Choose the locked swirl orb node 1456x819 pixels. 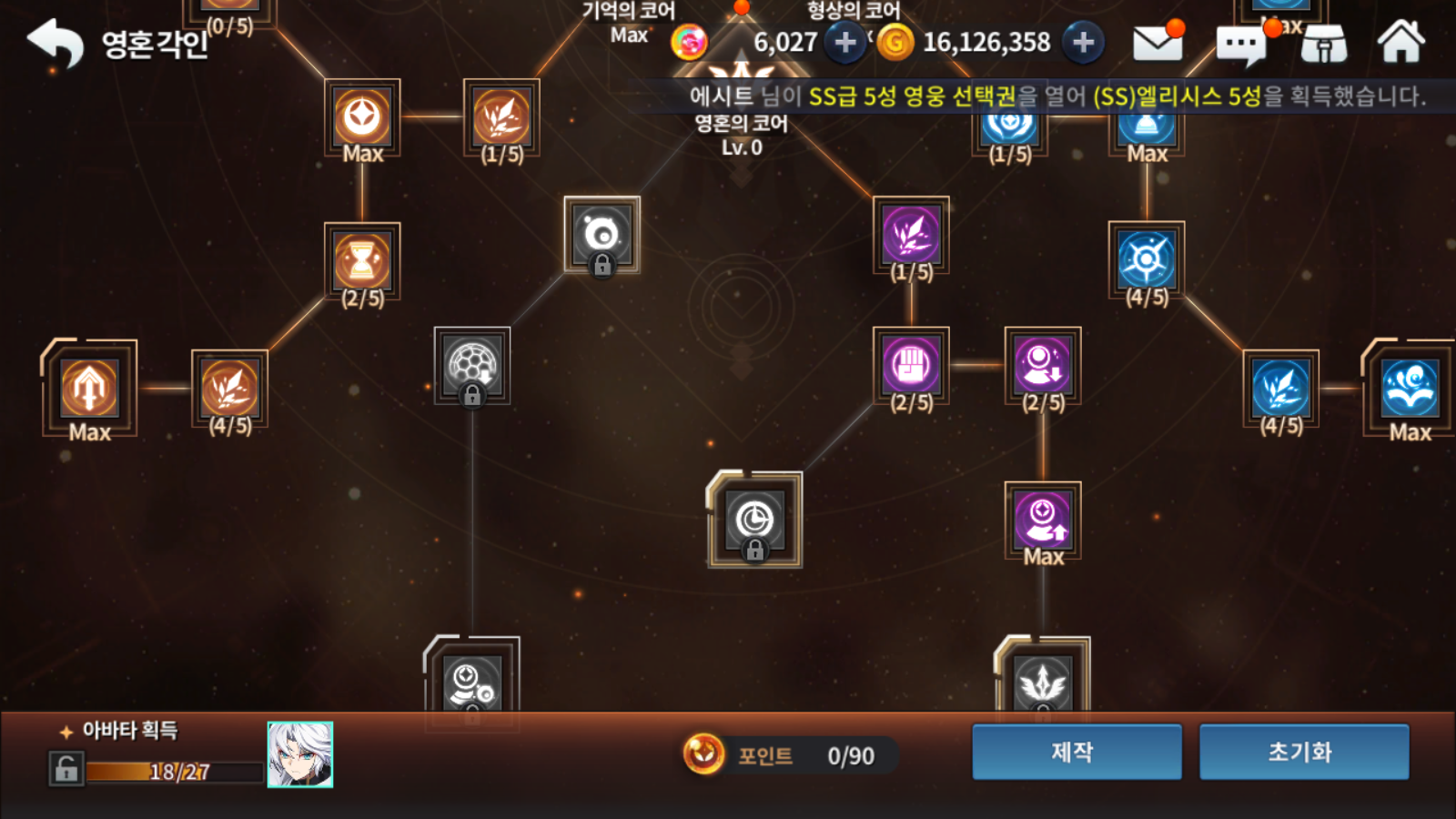pyautogui.click(x=602, y=235)
